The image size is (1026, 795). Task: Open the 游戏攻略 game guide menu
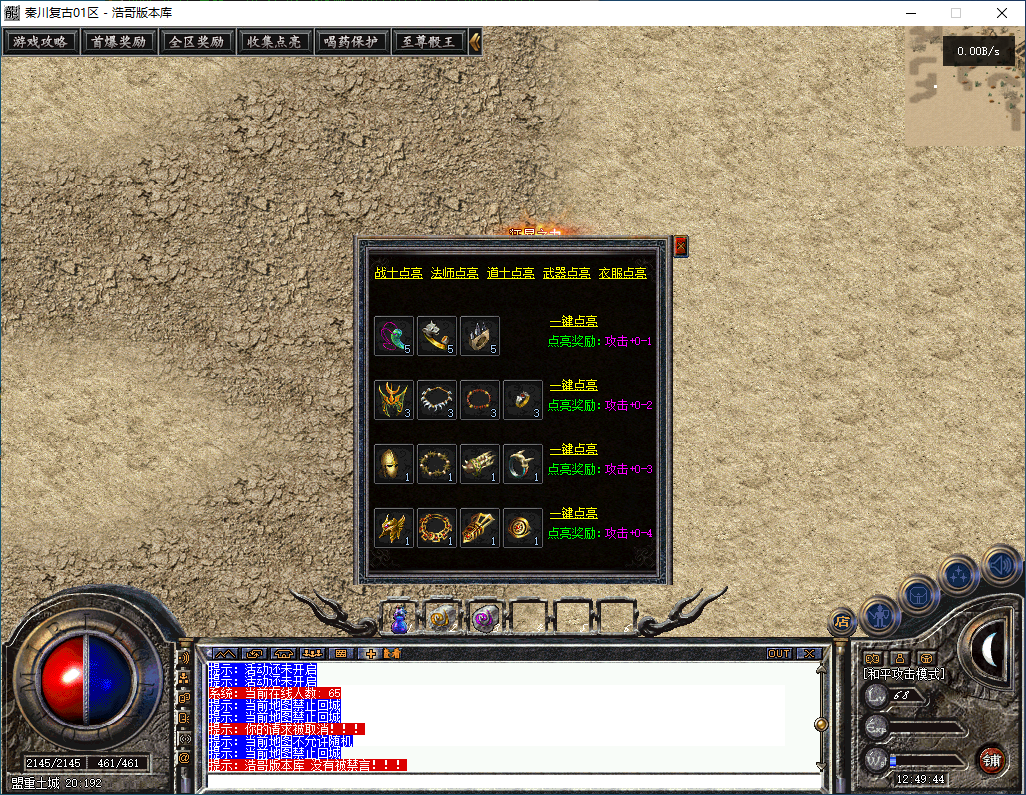41,42
